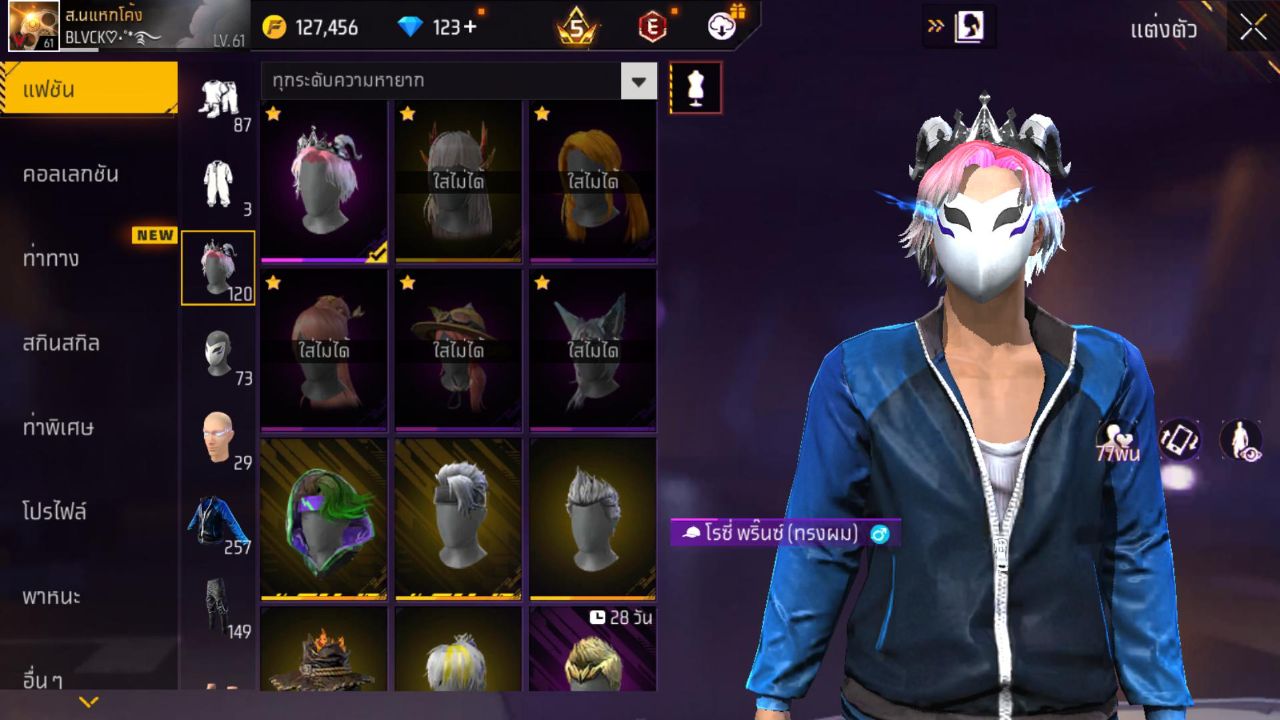Select the hair accessories category icon

tap(218, 267)
